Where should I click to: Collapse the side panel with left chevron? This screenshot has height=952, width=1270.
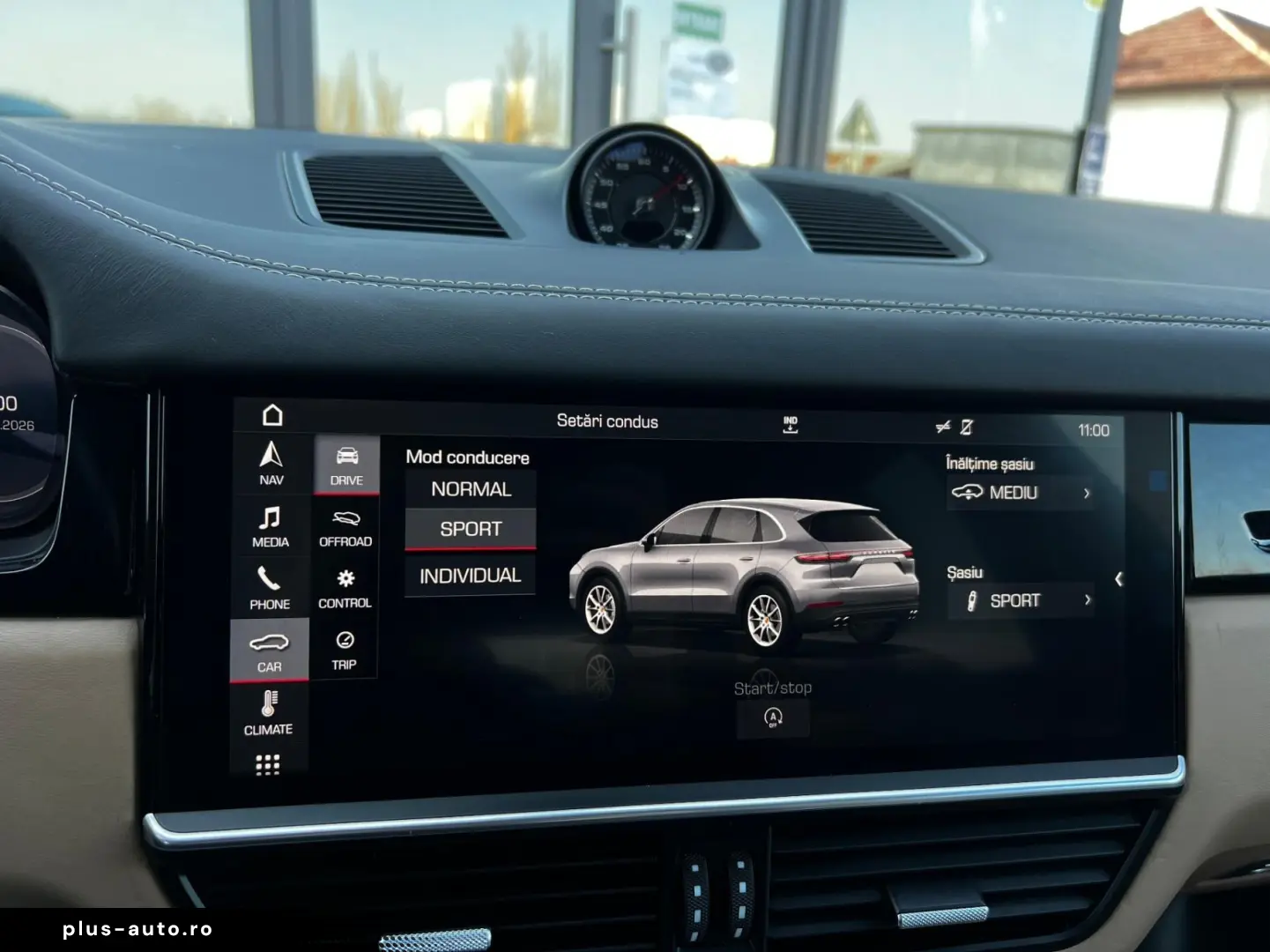(1119, 579)
